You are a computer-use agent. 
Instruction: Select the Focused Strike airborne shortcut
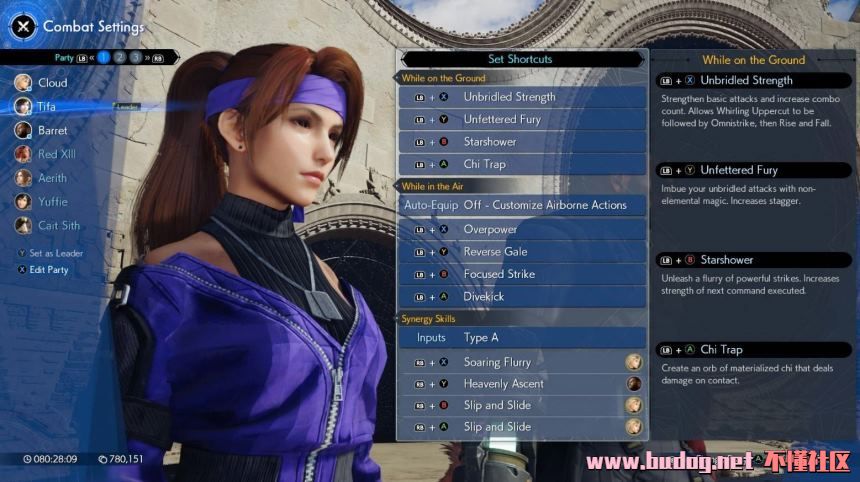(521, 274)
